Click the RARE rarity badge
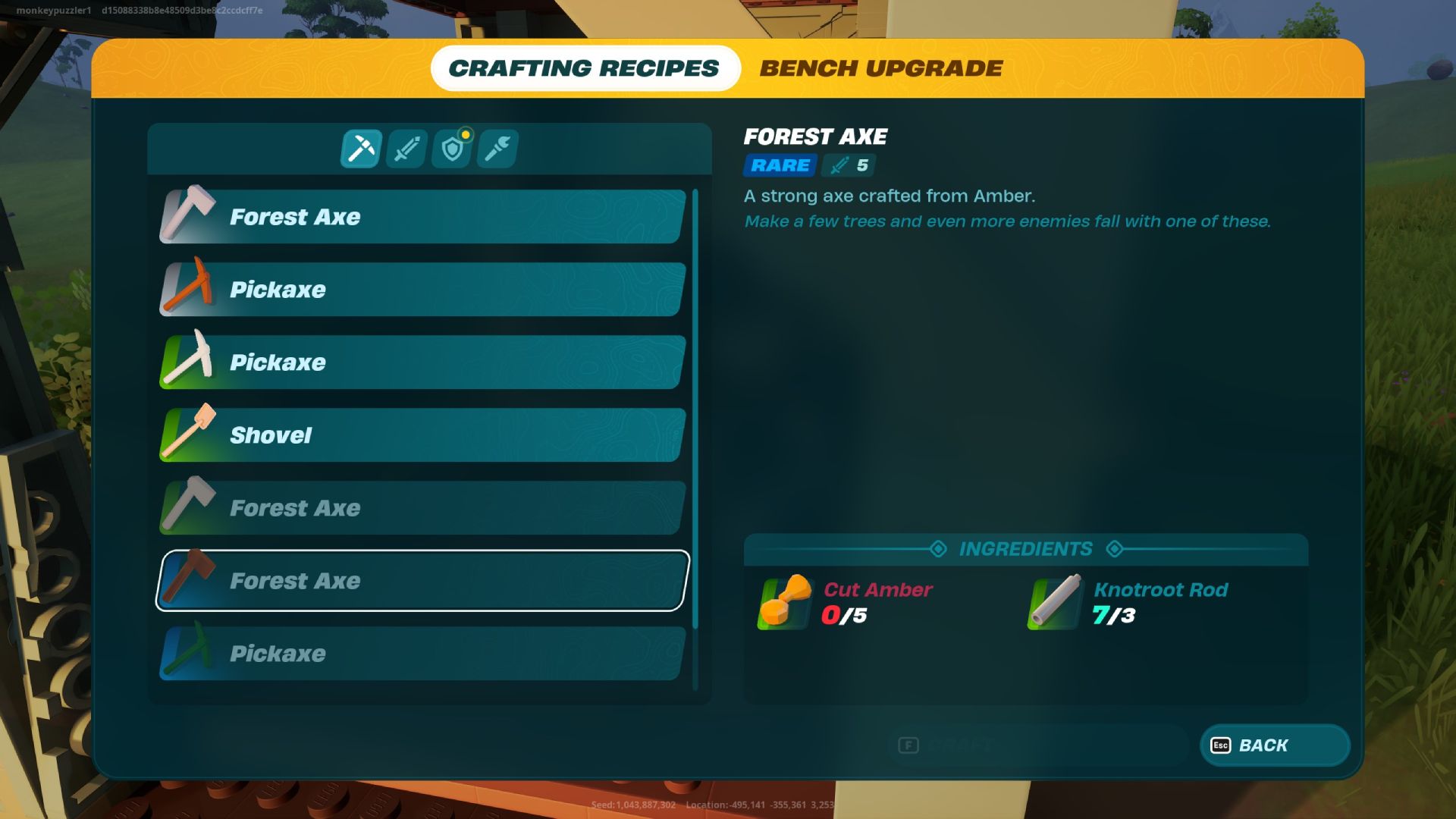Image resolution: width=1456 pixels, height=819 pixels. click(x=778, y=165)
